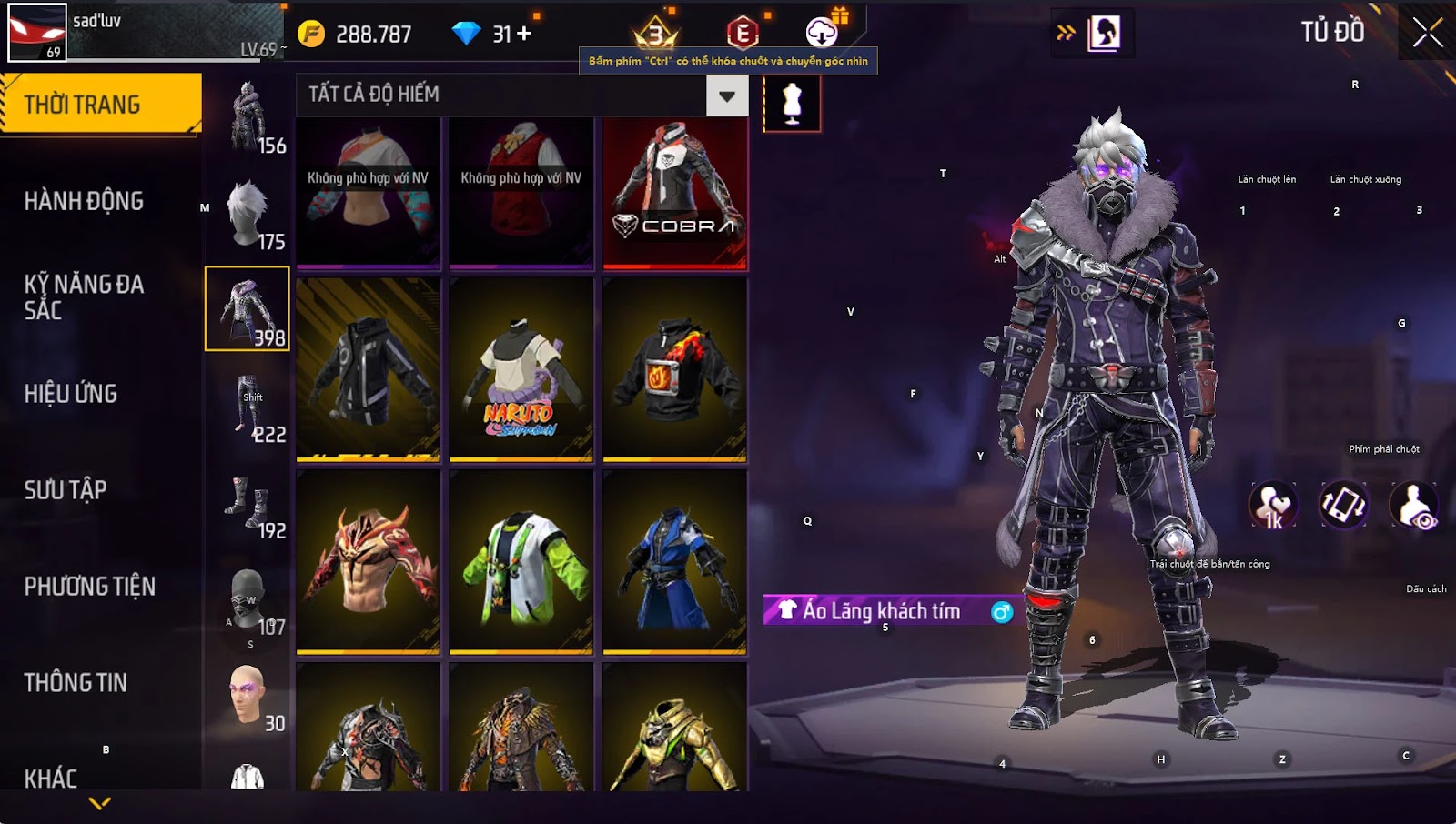Select the Hiệu Ứng category
Screen dimensions: 1456x824
pos(71,394)
